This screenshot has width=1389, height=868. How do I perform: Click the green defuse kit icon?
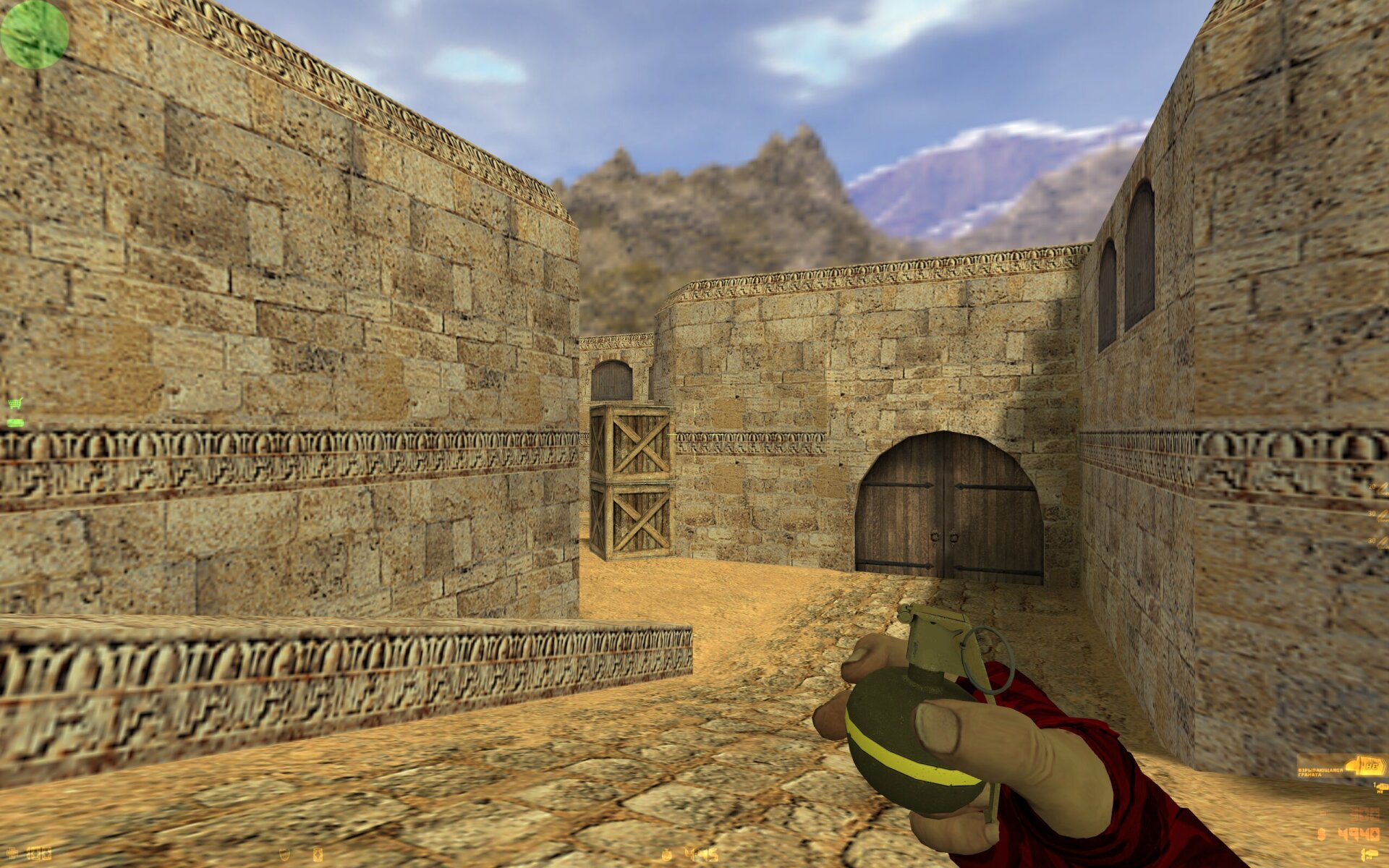[14, 422]
